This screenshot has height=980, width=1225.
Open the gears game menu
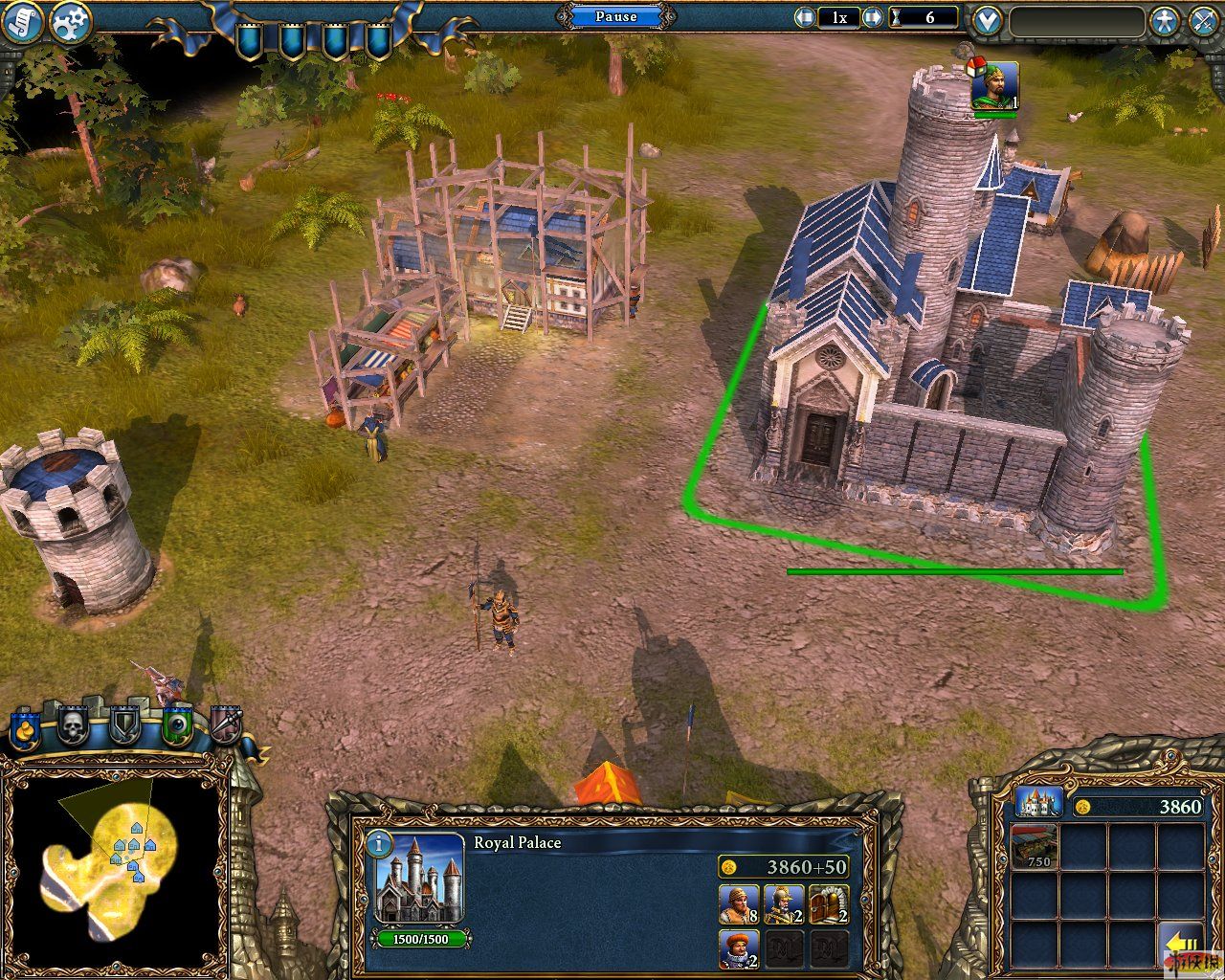(x=70, y=21)
